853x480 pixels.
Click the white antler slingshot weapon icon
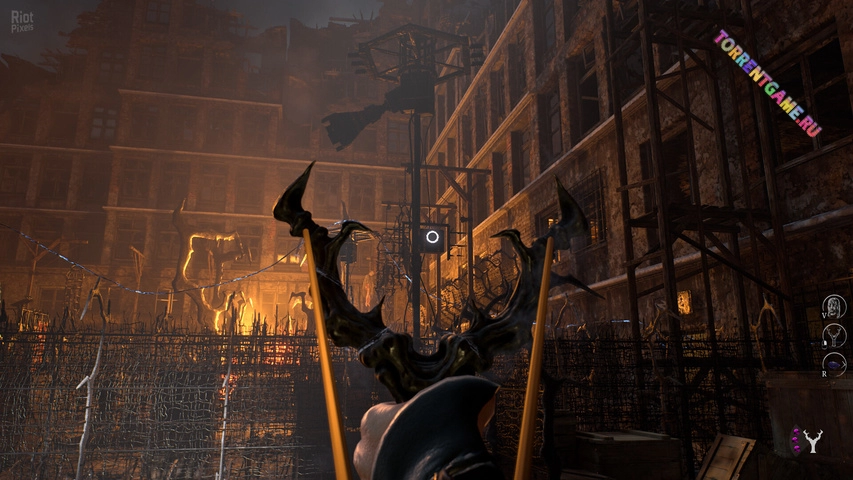pos(813,440)
